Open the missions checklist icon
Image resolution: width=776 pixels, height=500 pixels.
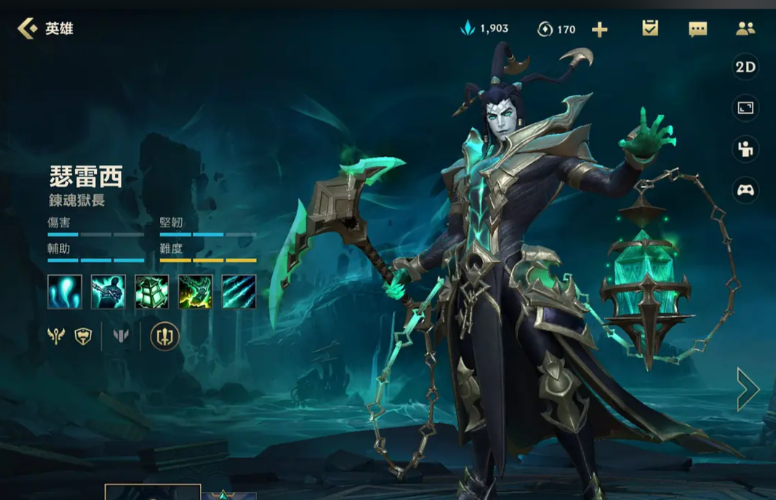[x=650, y=28]
